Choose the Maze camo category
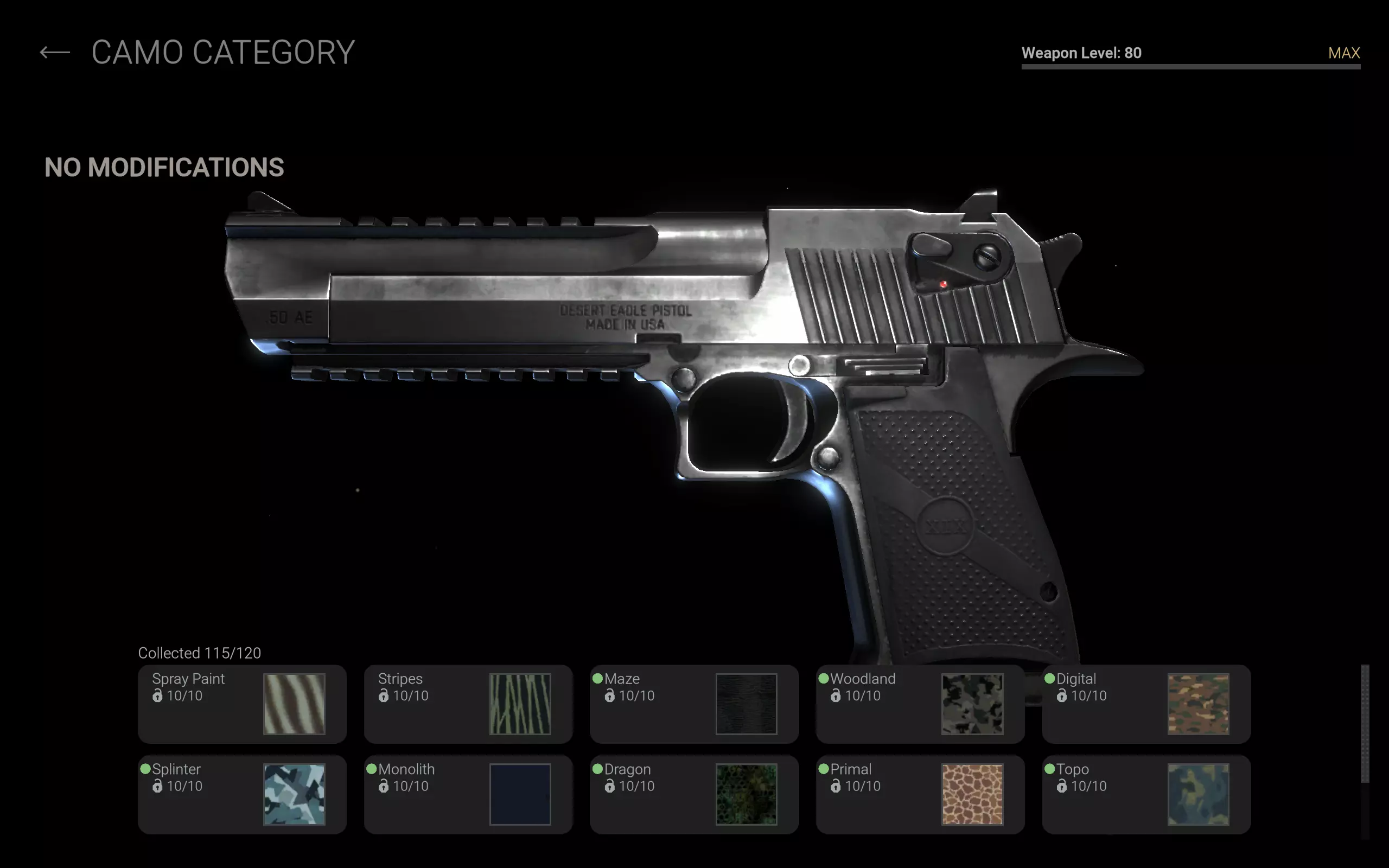1389x868 pixels. point(694,704)
